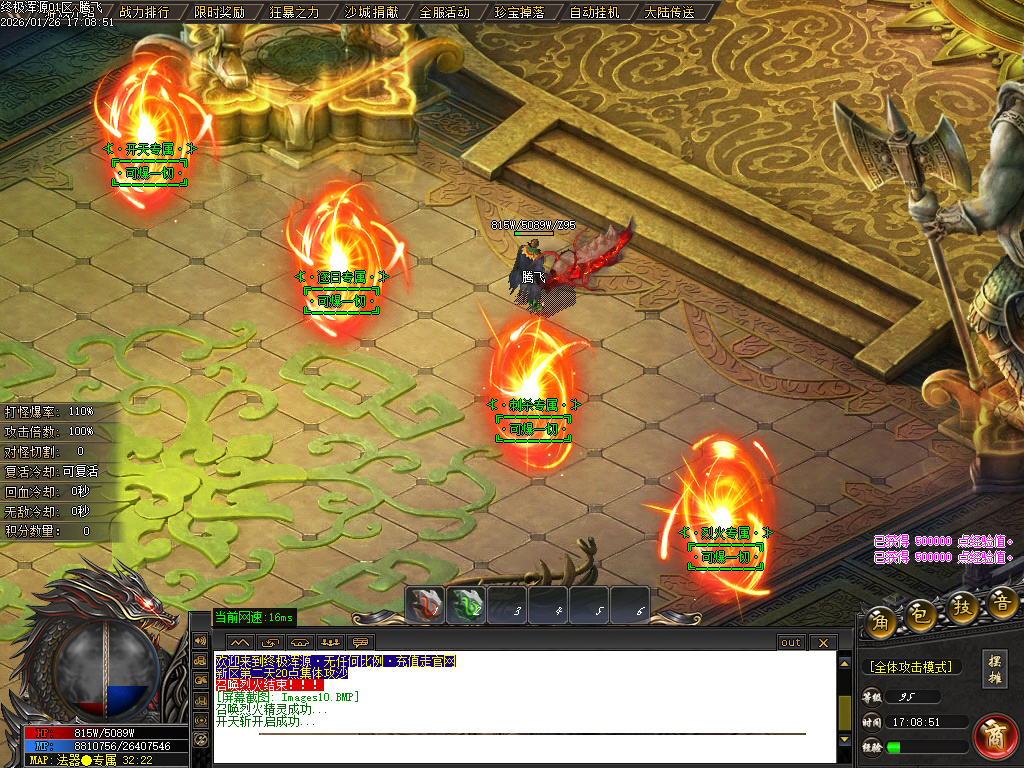1024x768 pixels.
Task: Switch the 全体攻击模式 attack mode
Action: point(910,667)
